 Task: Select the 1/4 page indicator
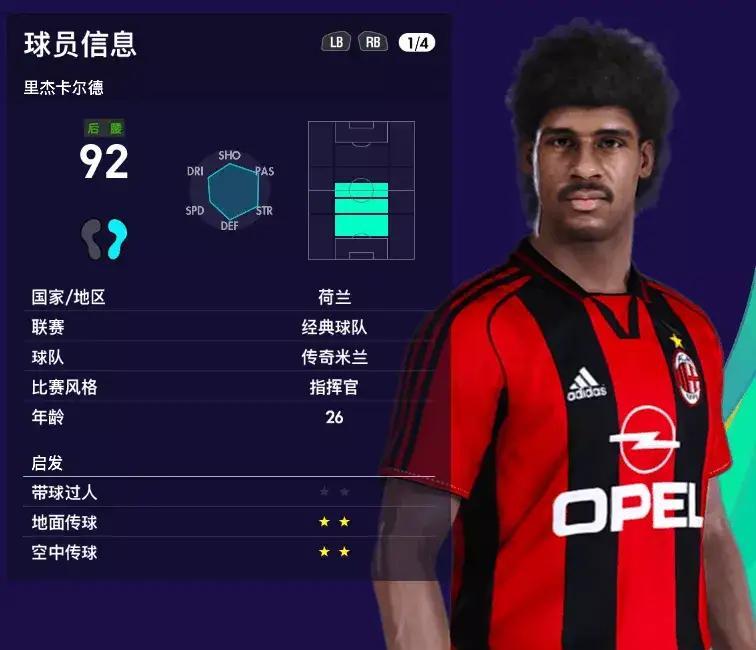pyautogui.click(x=416, y=42)
